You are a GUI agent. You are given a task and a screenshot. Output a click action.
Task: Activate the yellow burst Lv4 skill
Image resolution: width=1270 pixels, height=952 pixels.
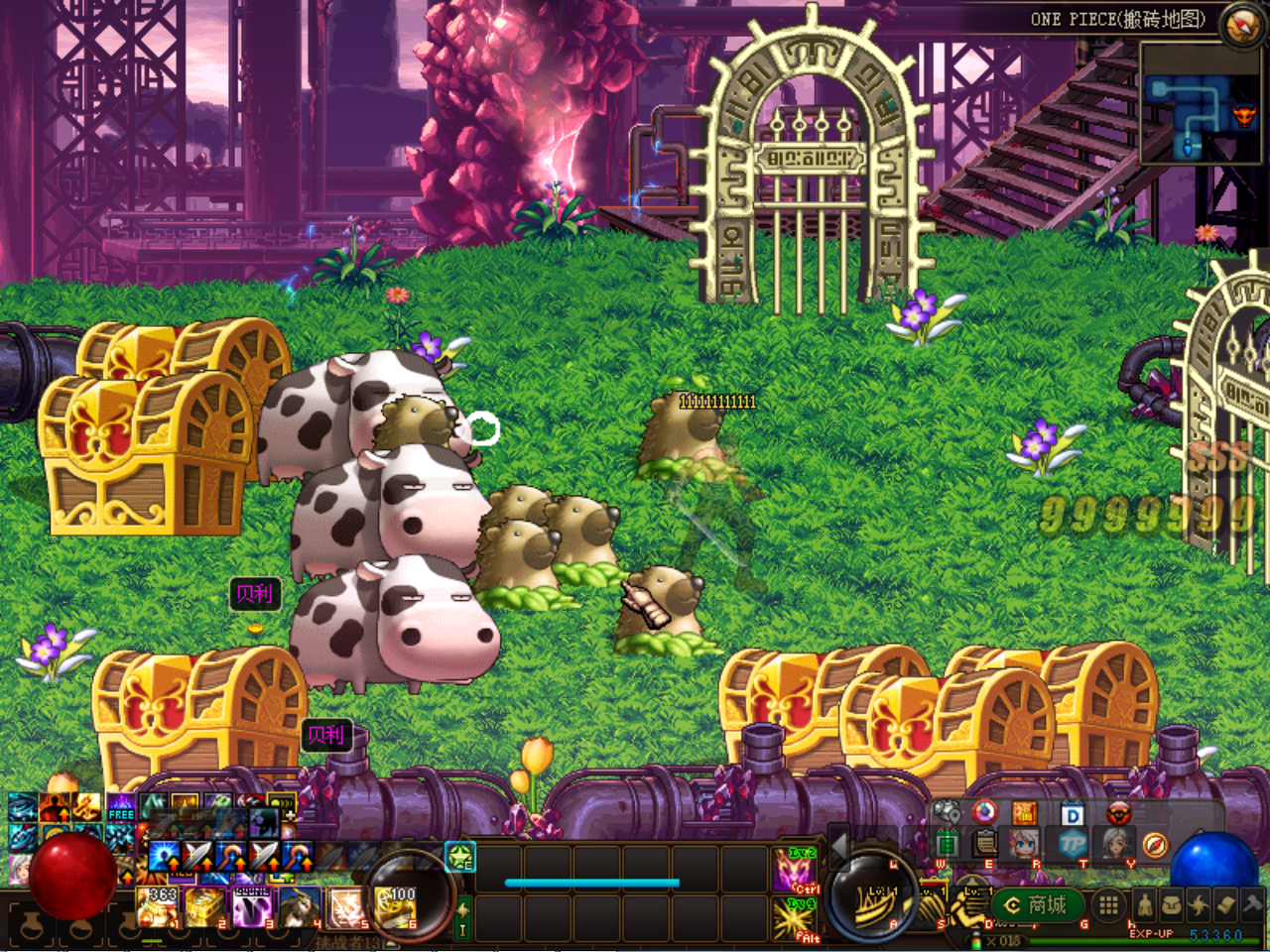[795, 917]
